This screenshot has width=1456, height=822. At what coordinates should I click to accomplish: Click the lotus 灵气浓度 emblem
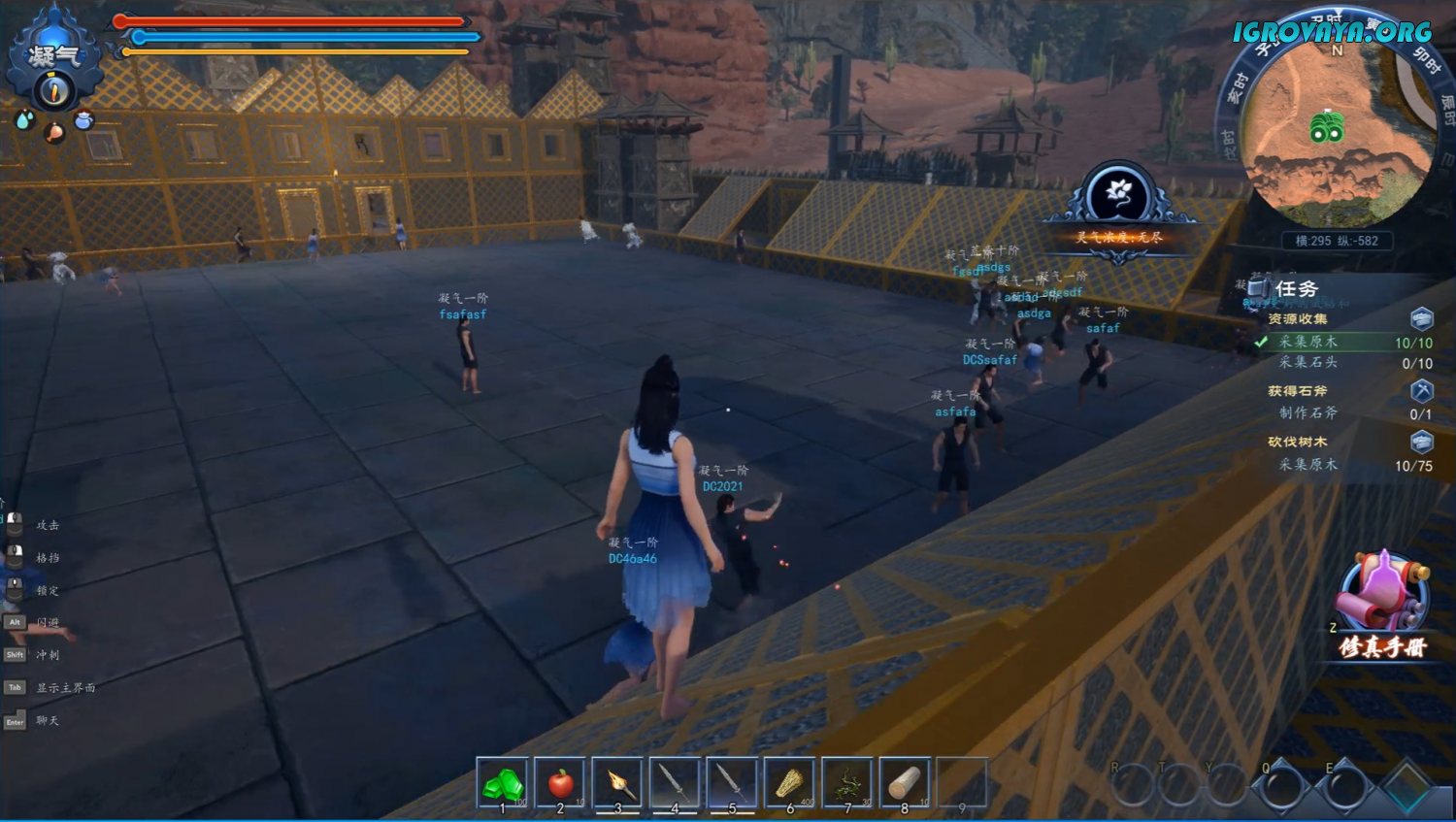tap(1119, 195)
